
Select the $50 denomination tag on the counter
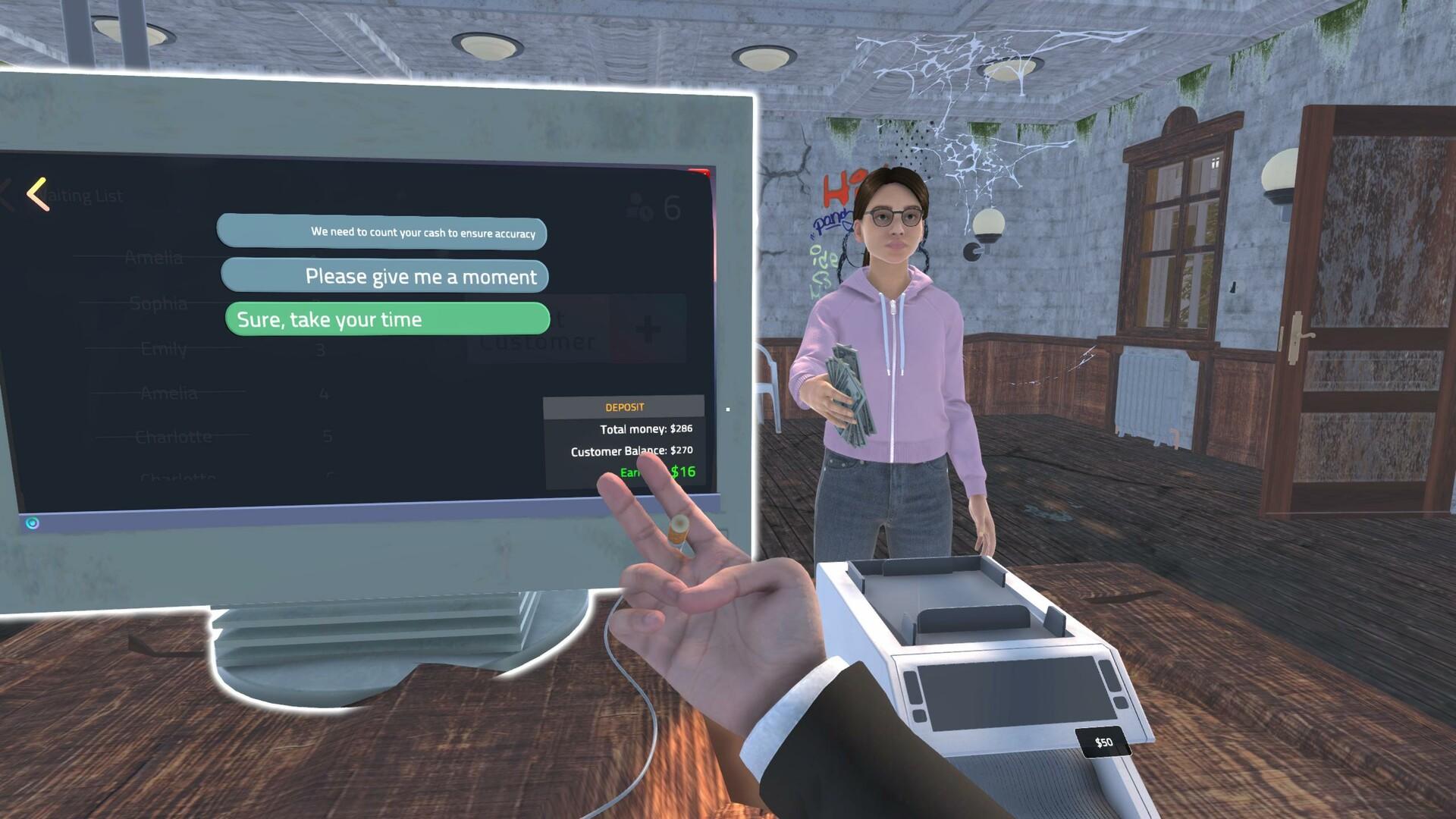[1101, 742]
